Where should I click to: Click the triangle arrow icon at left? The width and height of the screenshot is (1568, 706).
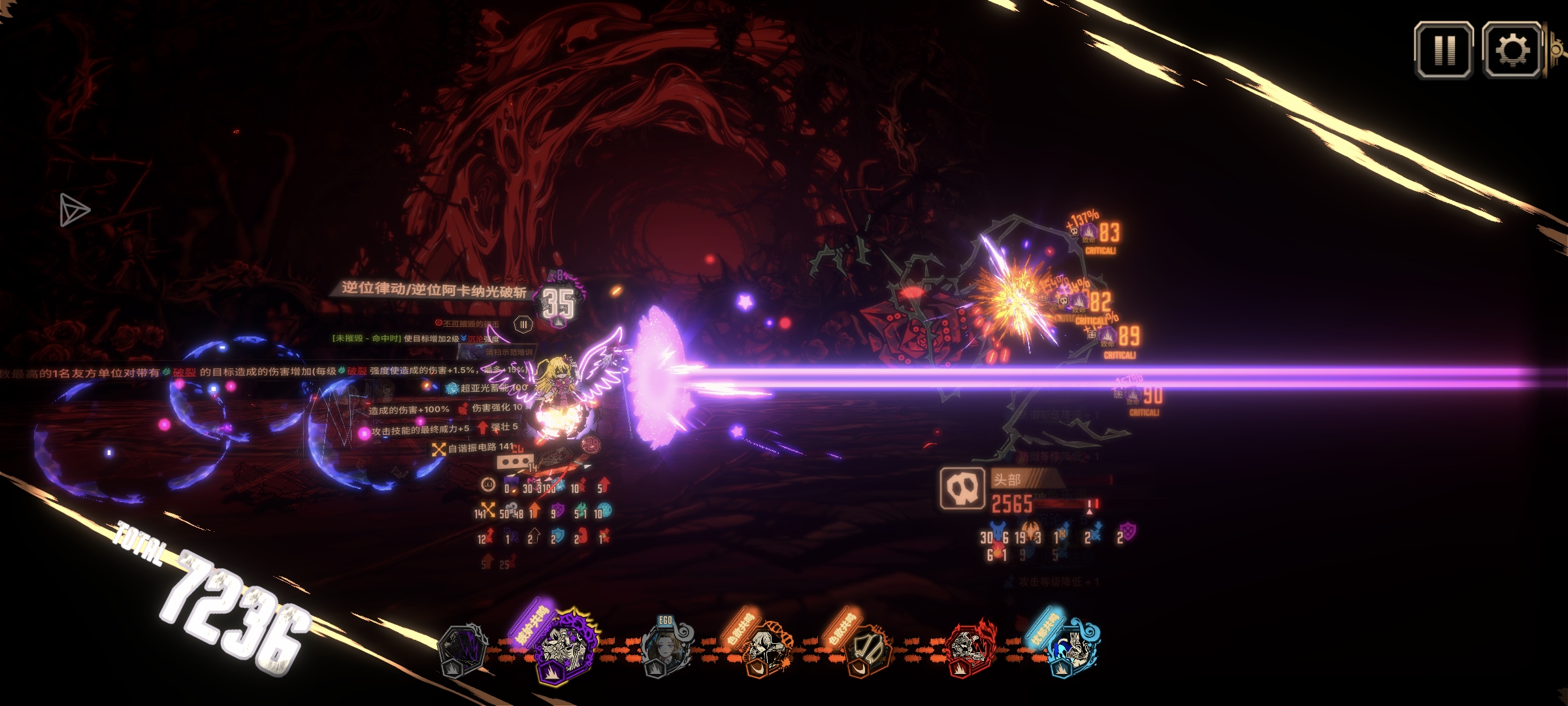tap(74, 210)
